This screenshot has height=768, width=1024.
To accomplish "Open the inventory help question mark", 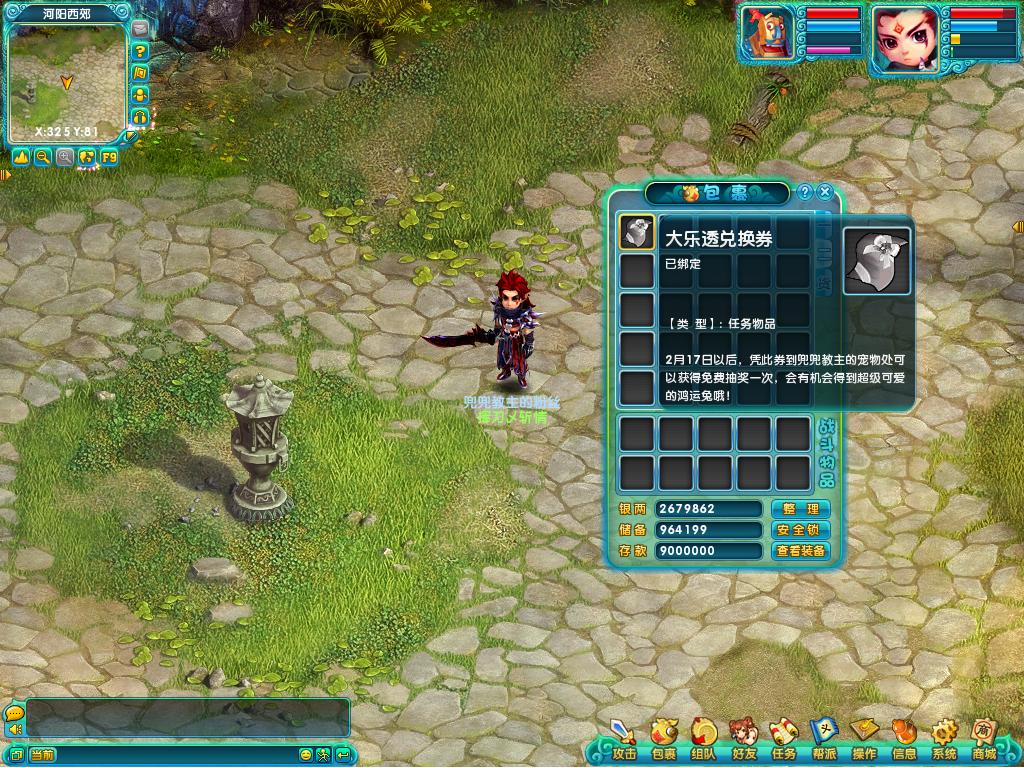I will tap(805, 192).
